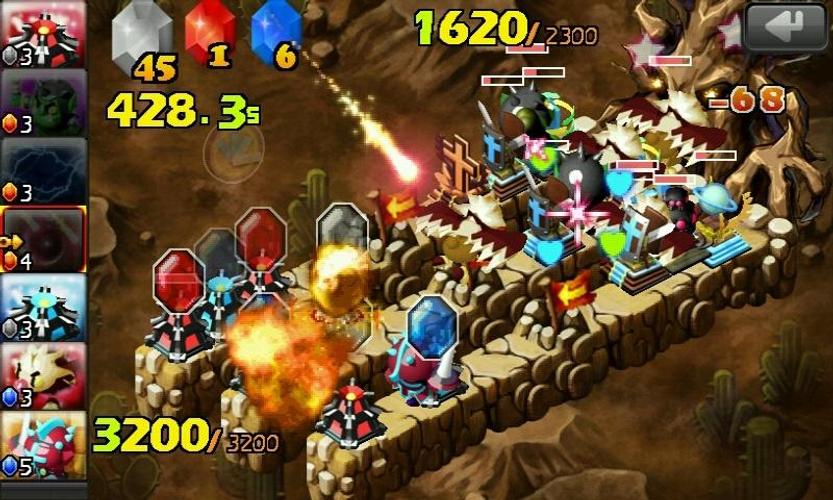Select the white spiky claw card
Viewport: 833px width, 500px height.
point(43,375)
